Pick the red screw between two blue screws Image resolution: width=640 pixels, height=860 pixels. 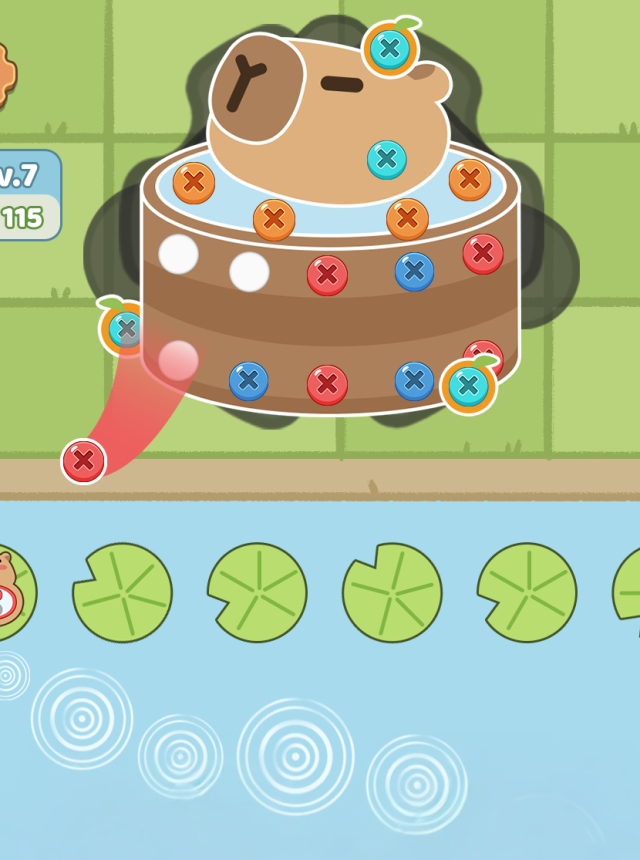point(327,384)
